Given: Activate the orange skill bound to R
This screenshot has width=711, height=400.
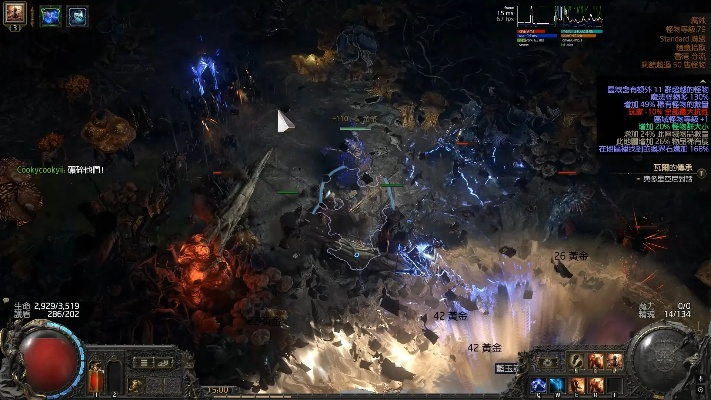Looking at the screenshot, I should pos(596,385).
